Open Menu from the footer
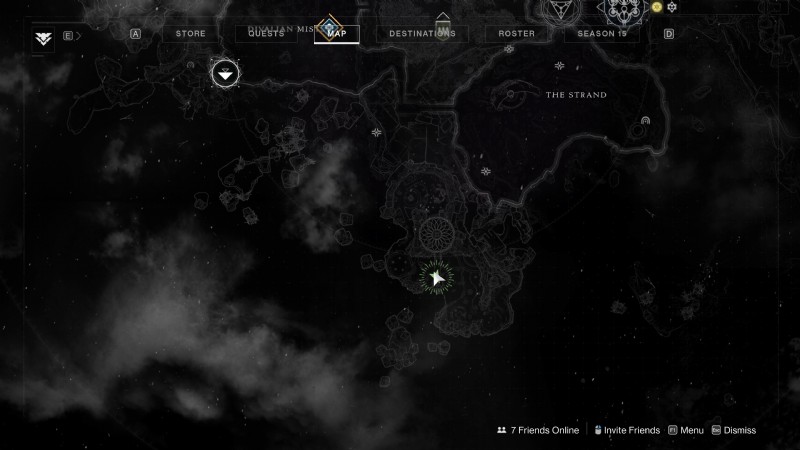 point(686,430)
